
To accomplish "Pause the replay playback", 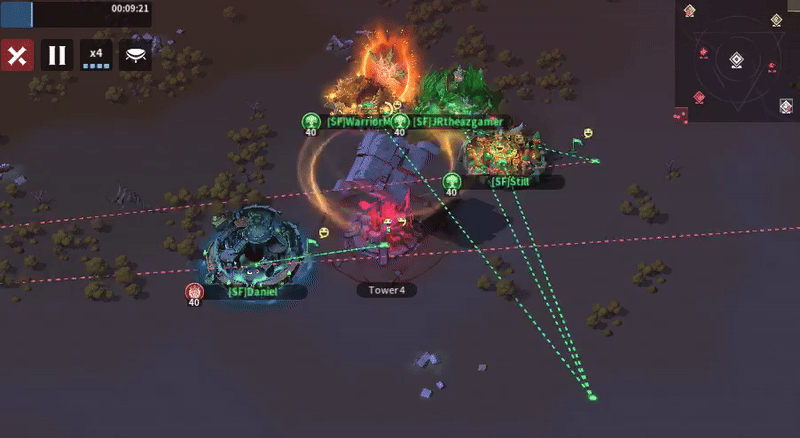I will pyautogui.click(x=56, y=55).
